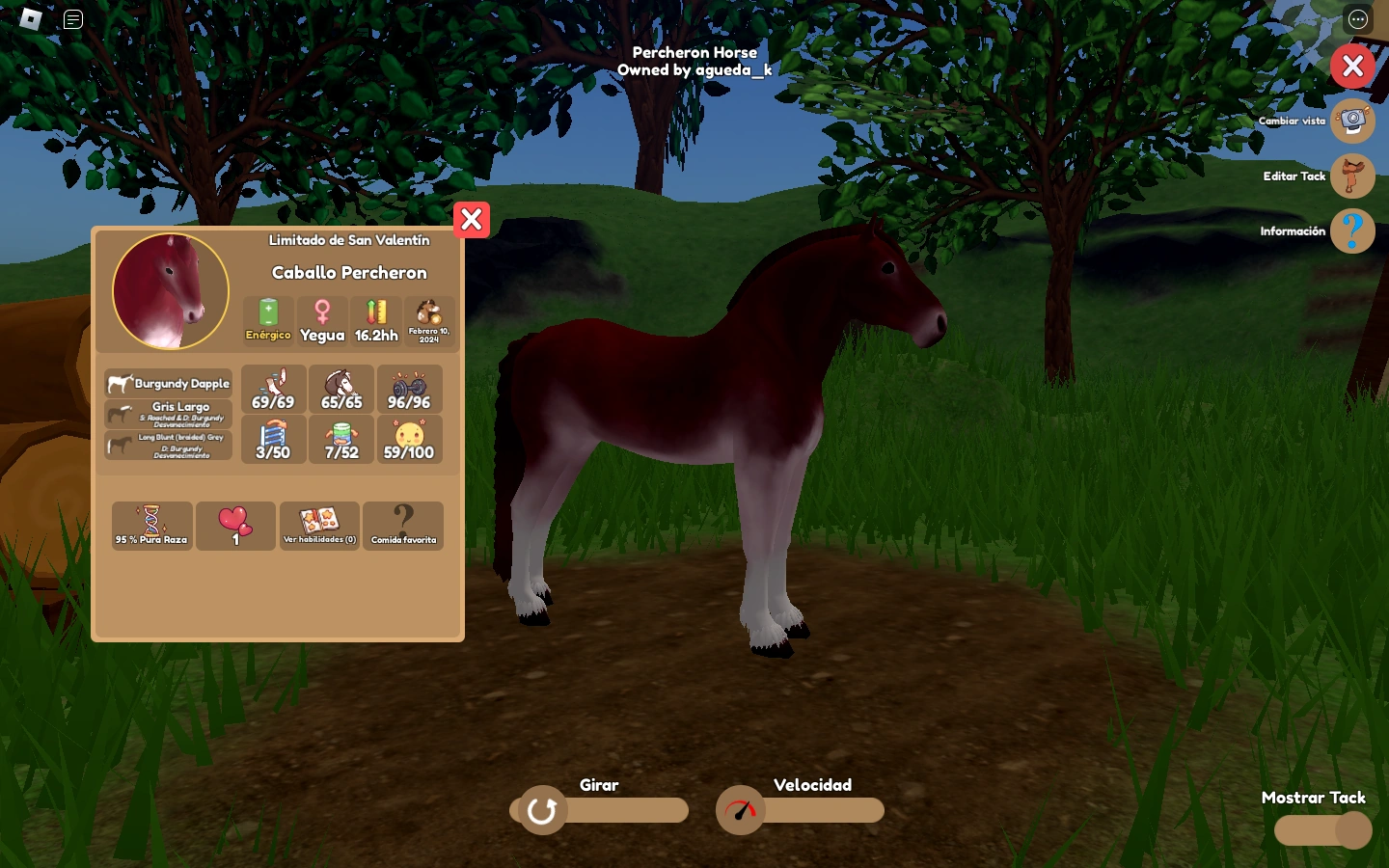Click the 3/50 jumps stat icon
The image size is (1389, 868).
pos(273,439)
